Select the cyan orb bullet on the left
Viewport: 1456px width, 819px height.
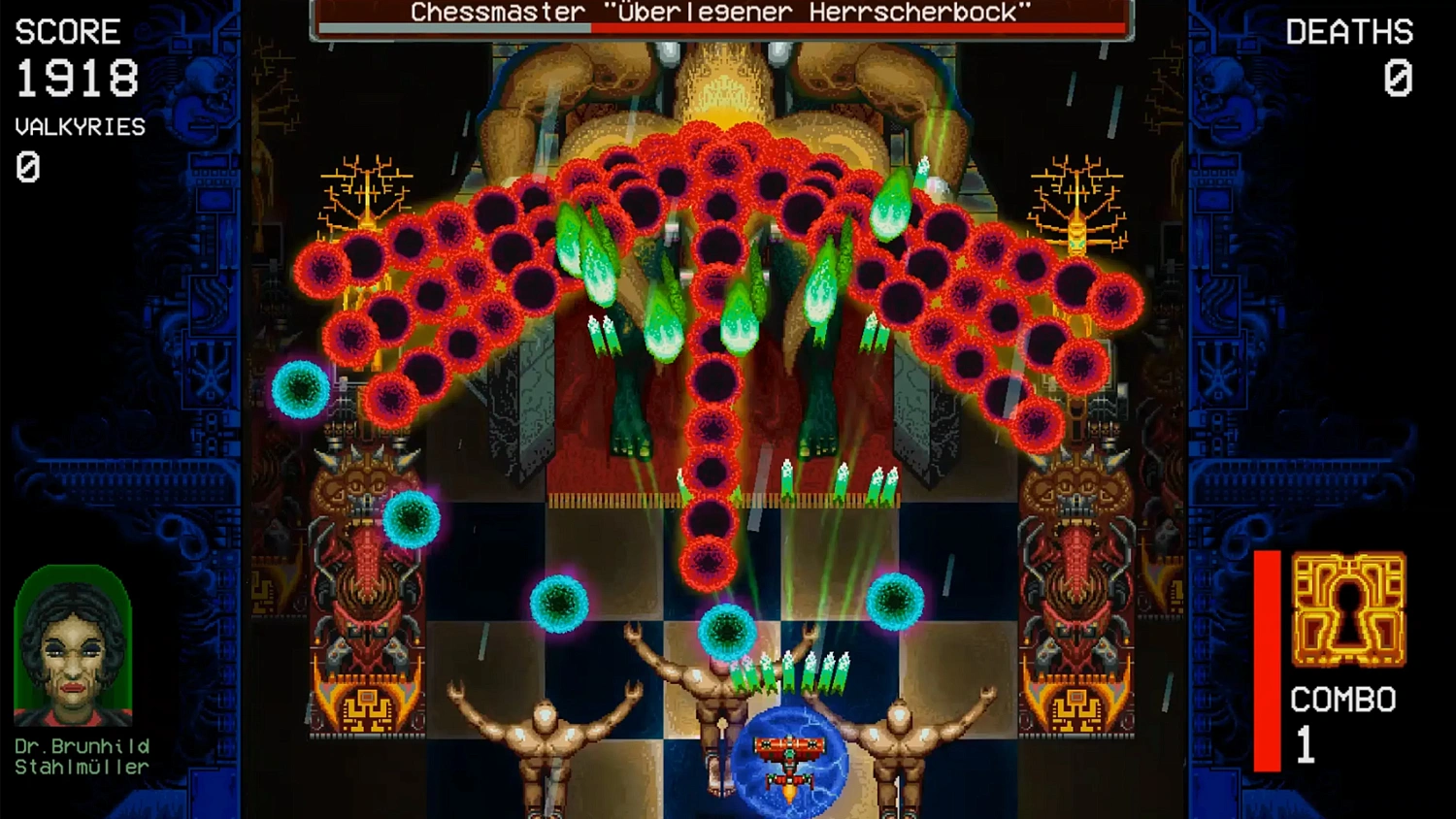(301, 388)
